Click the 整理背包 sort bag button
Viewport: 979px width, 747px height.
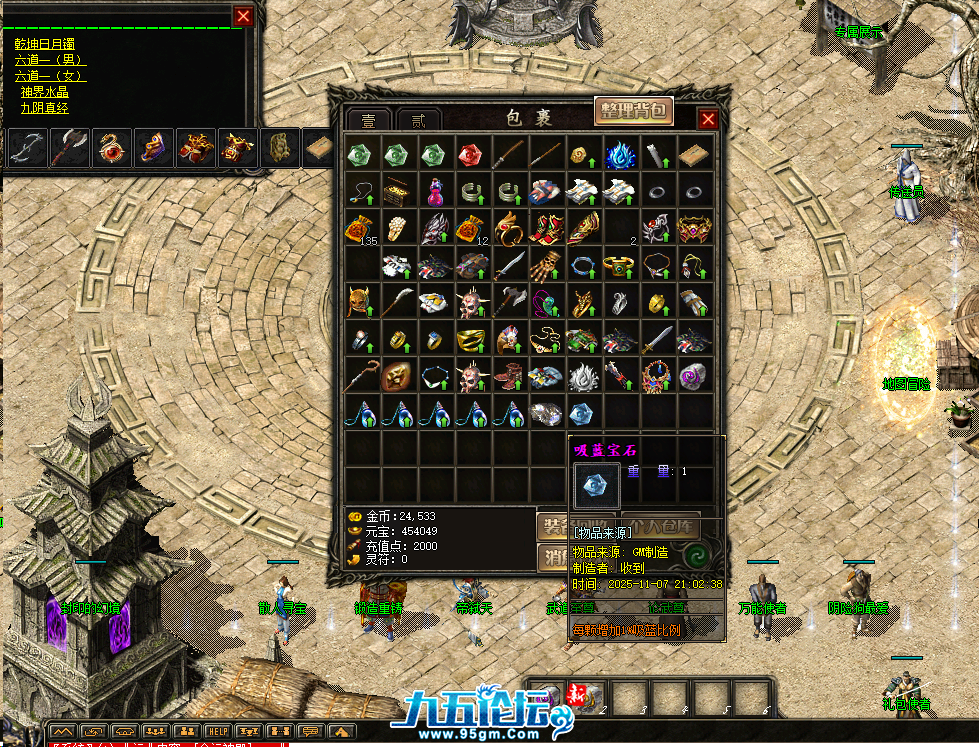click(x=634, y=111)
